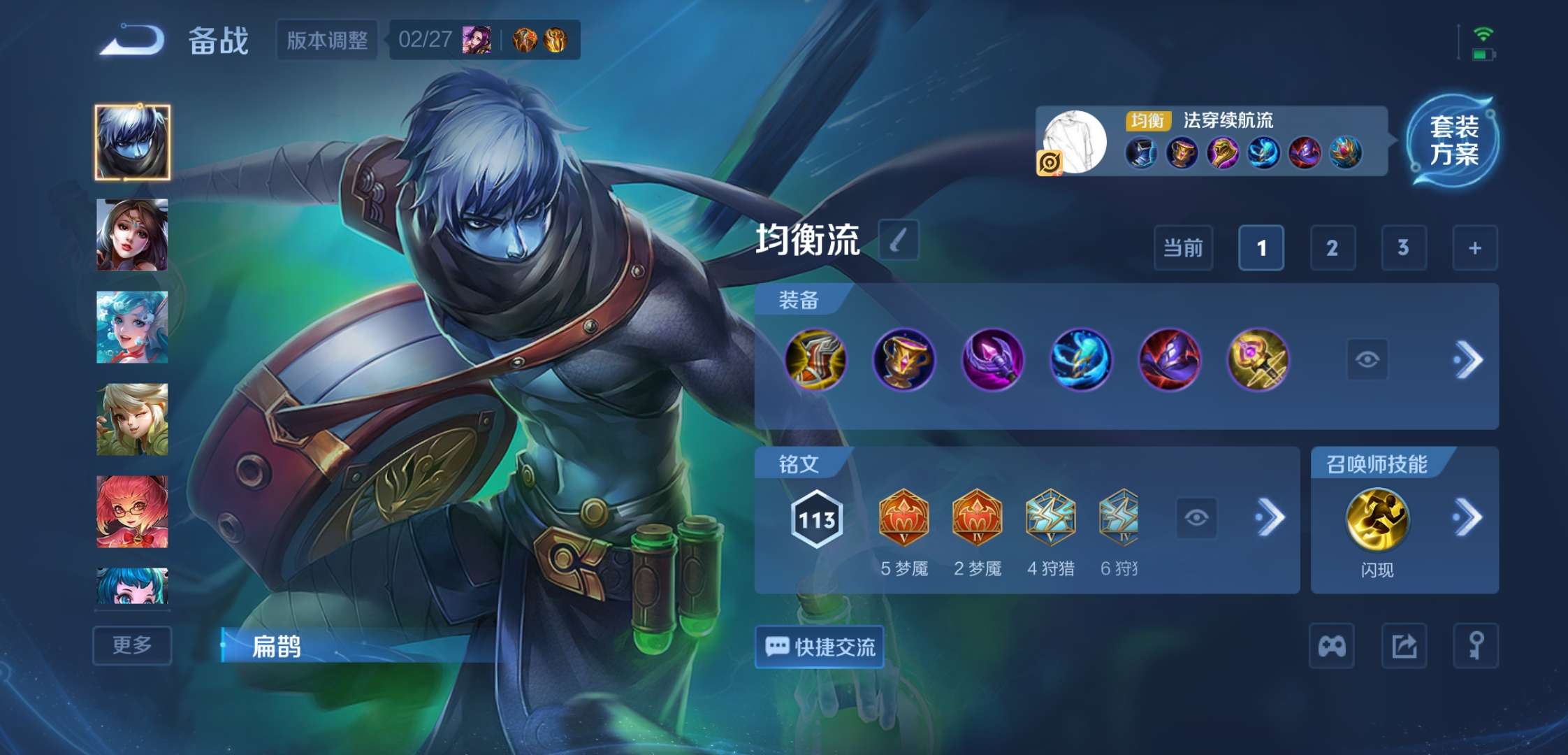Click the key icon at bottom right
This screenshot has height=755, width=1568.
[x=1476, y=646]
